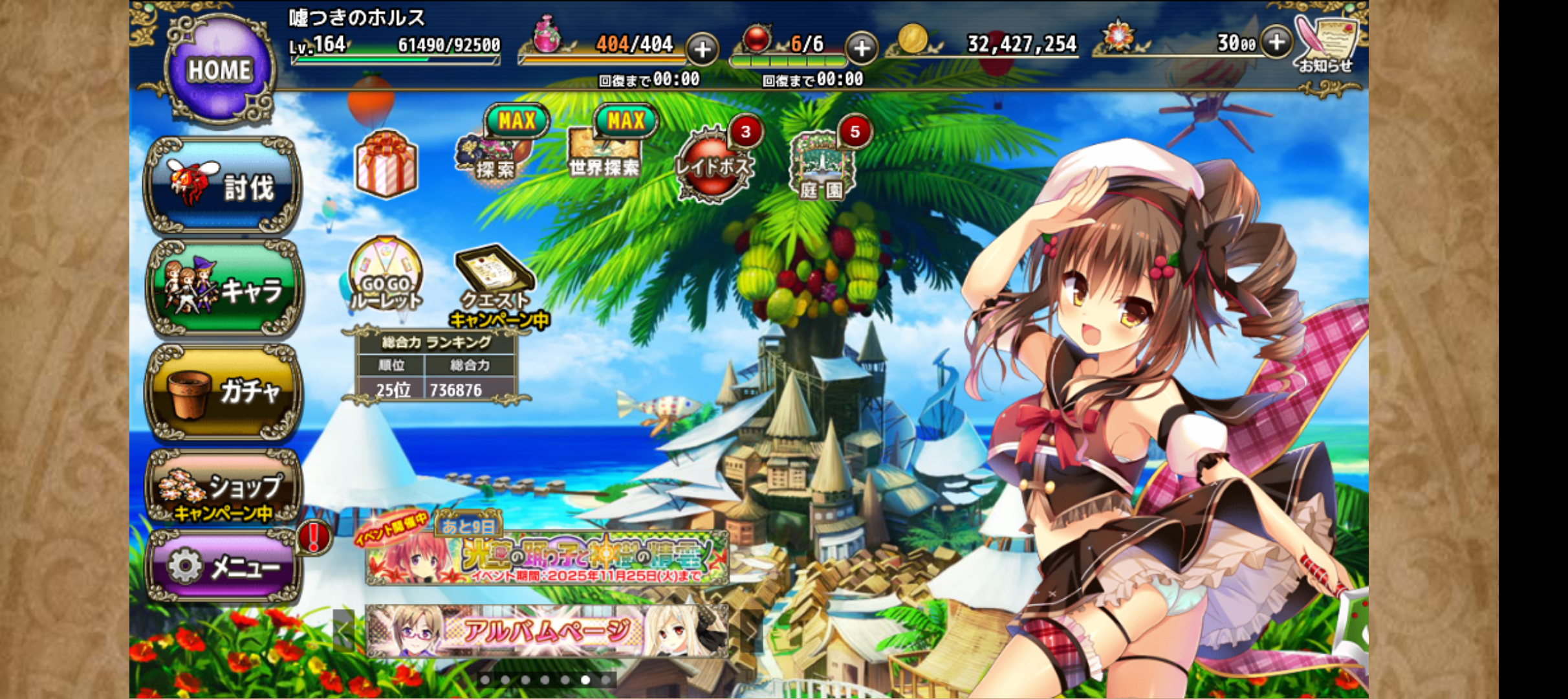Spin the GO GO ルーレット roulette
Image resolution: width=1568 pixels, height=699 pixels.
386,275
